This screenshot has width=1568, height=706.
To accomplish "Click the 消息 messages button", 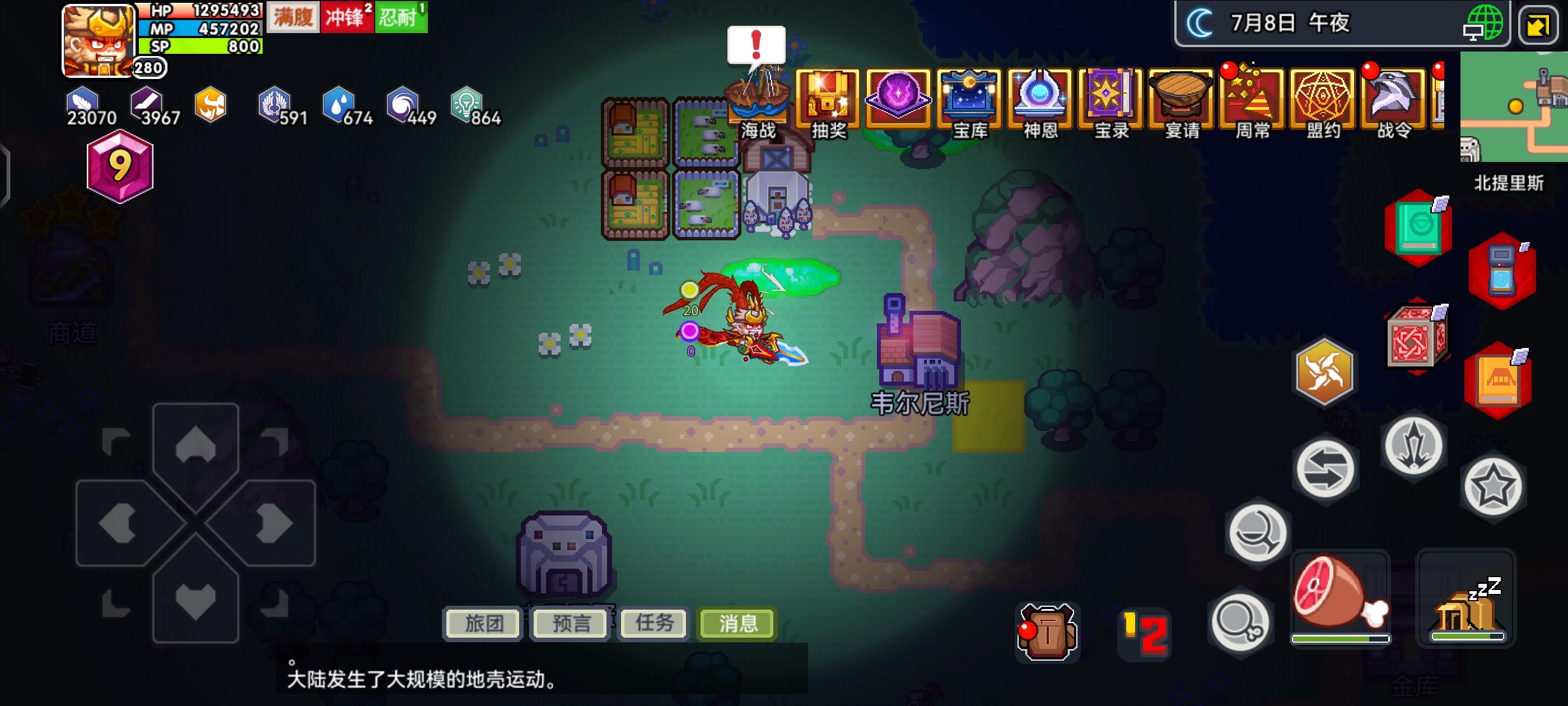I will click(x=735, y=623).
